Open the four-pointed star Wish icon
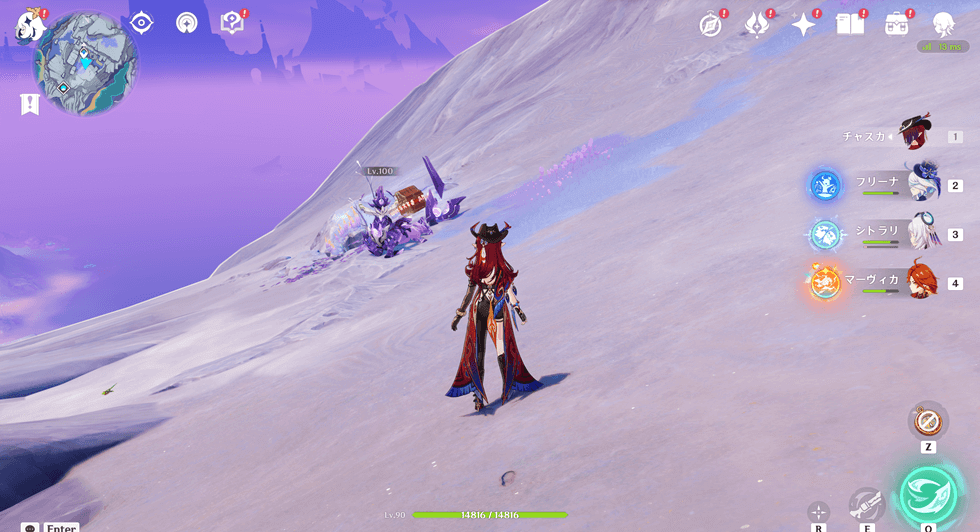The height and width of the screenshot is (532, 980). (803, 25)
